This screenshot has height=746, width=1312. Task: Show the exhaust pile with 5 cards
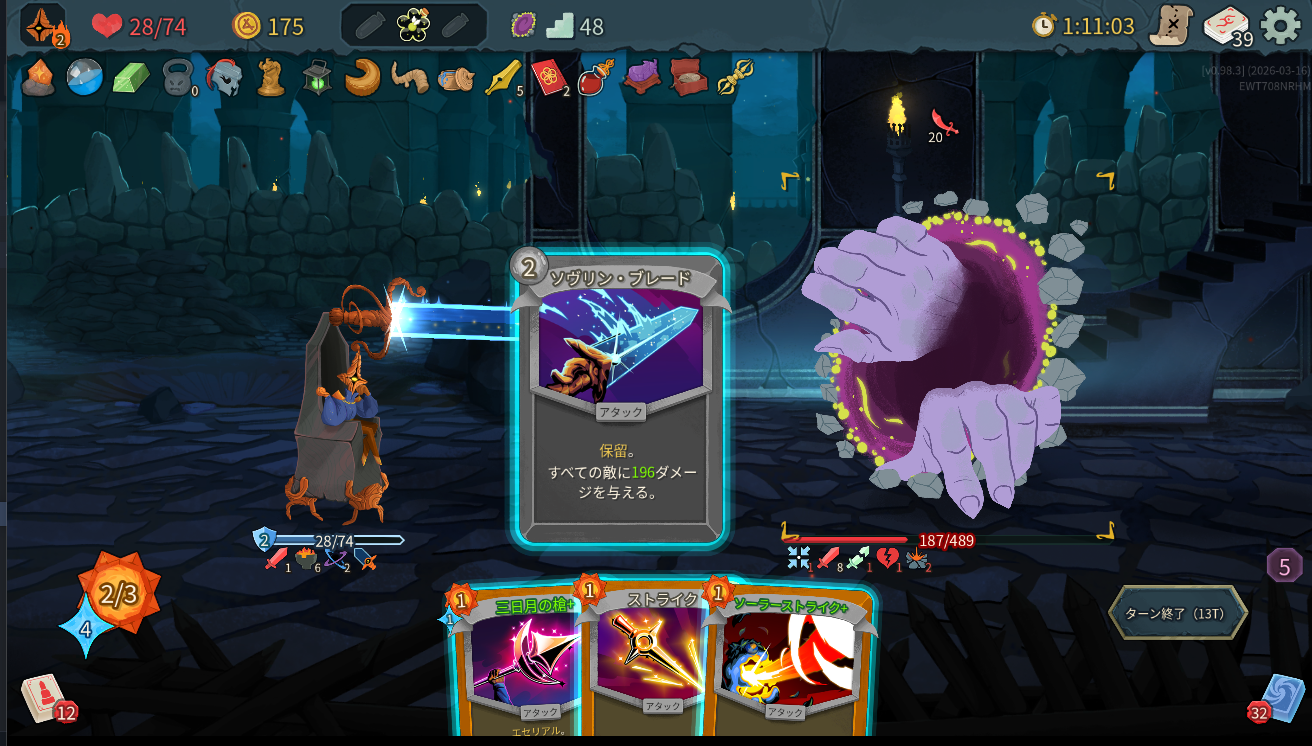click(1284, 566)
